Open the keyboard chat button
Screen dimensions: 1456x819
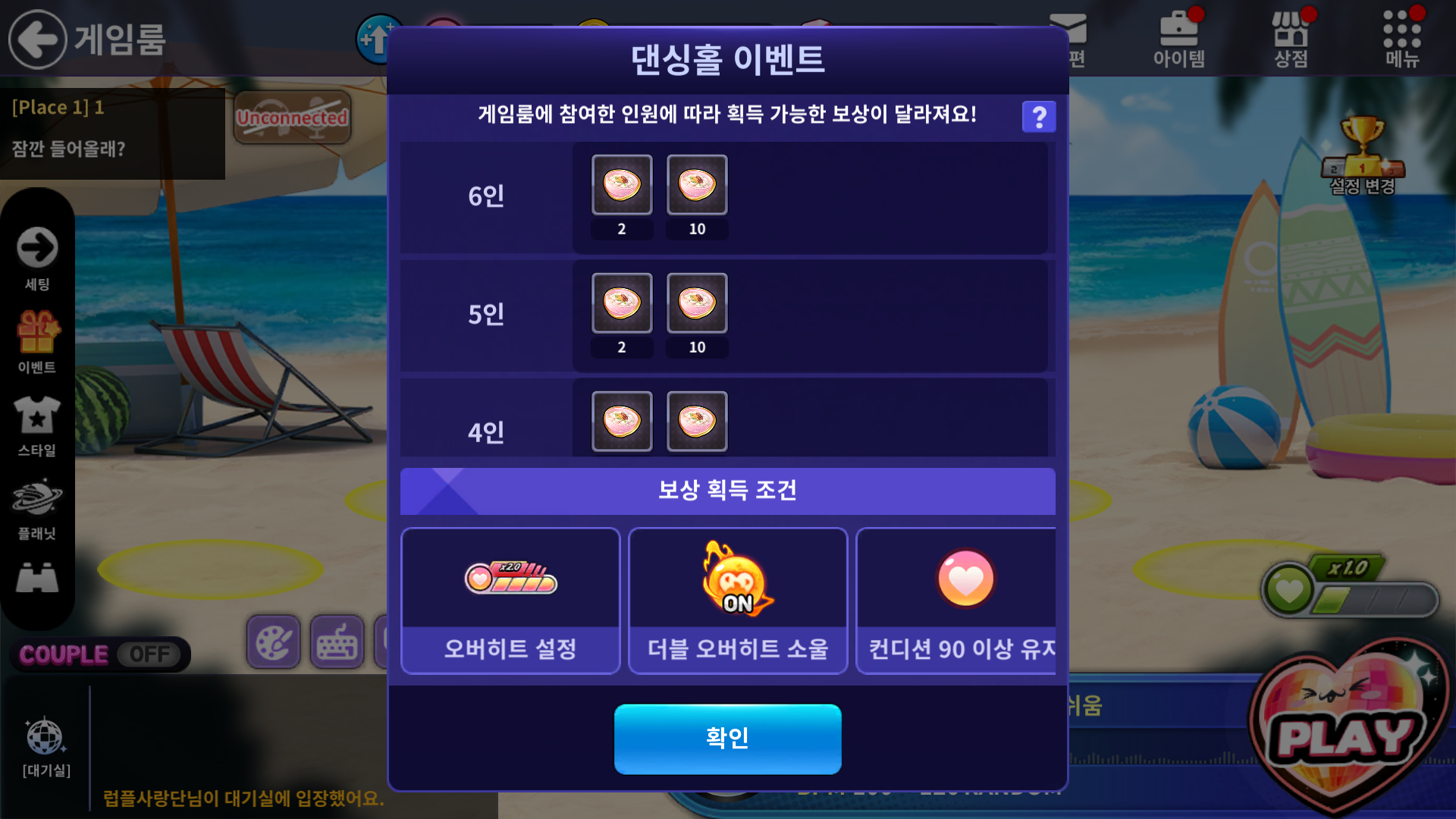[x=337, y=642]
